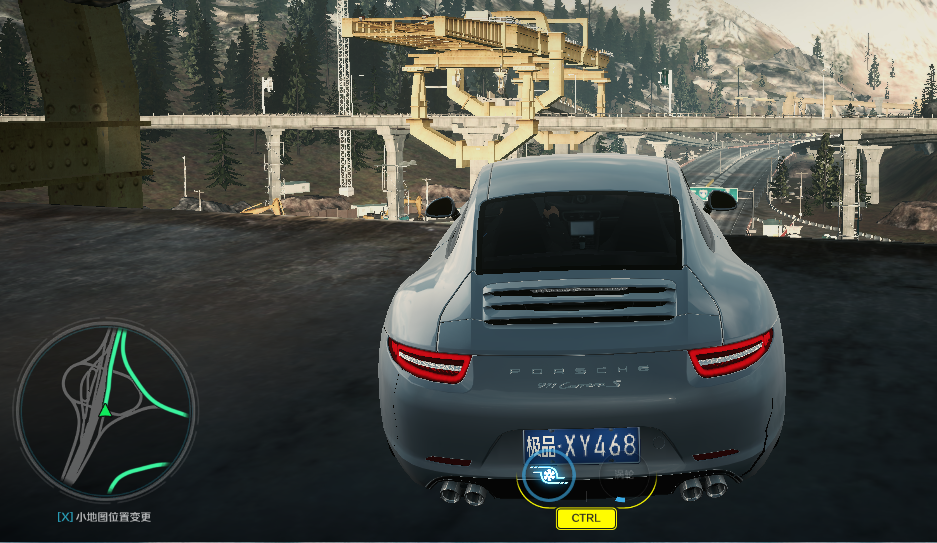This screenshot has height=543, width=937.
Task: Click the circular minimap
Action: click(105, 410)
